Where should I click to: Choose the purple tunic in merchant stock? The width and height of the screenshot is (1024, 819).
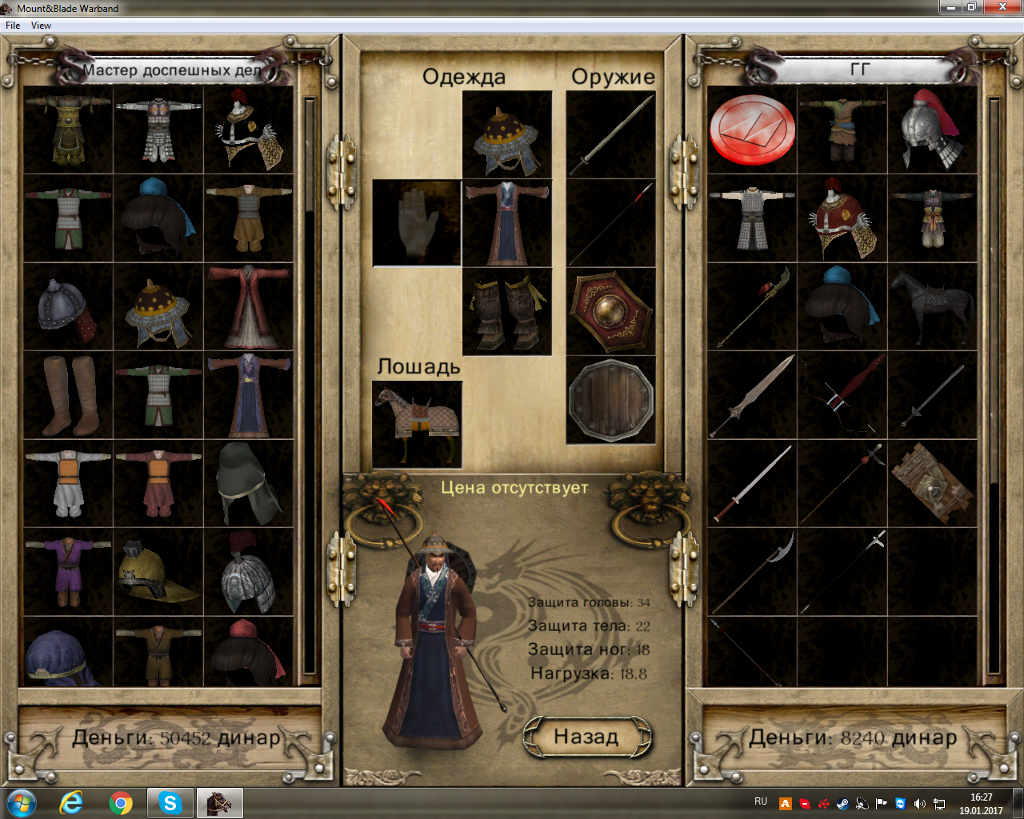pyautogui.click(x=68, y=571)
